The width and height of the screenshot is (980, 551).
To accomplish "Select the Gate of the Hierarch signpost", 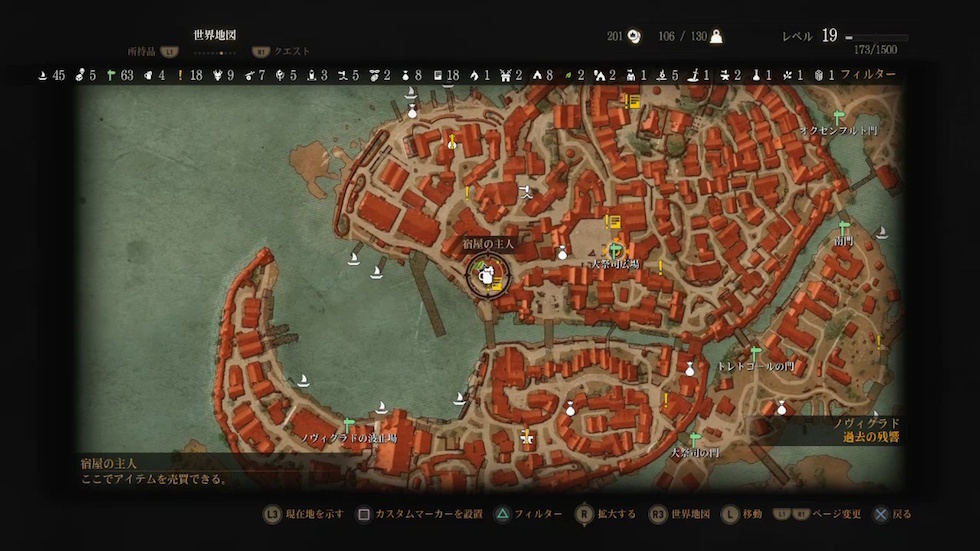I will pyautogui.click(x=695, y=440).
